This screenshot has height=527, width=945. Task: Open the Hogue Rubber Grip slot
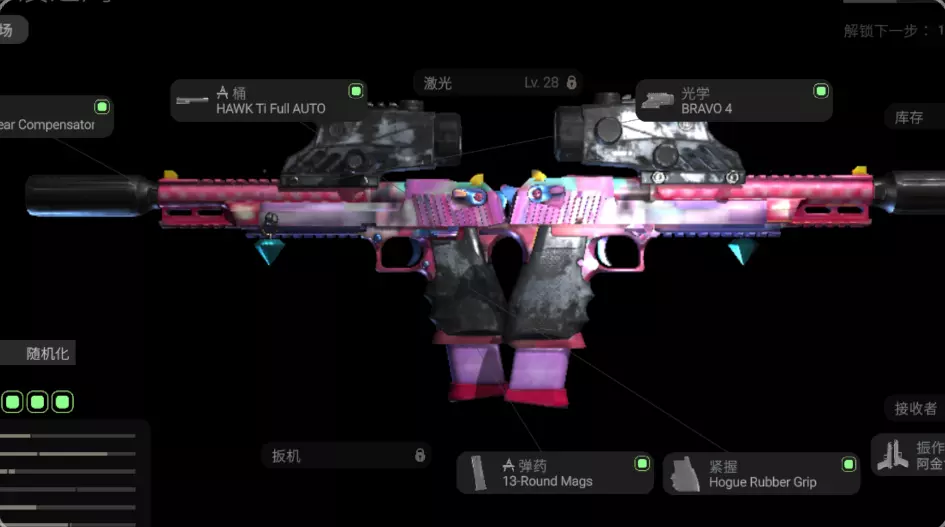(x=760, y=474)
